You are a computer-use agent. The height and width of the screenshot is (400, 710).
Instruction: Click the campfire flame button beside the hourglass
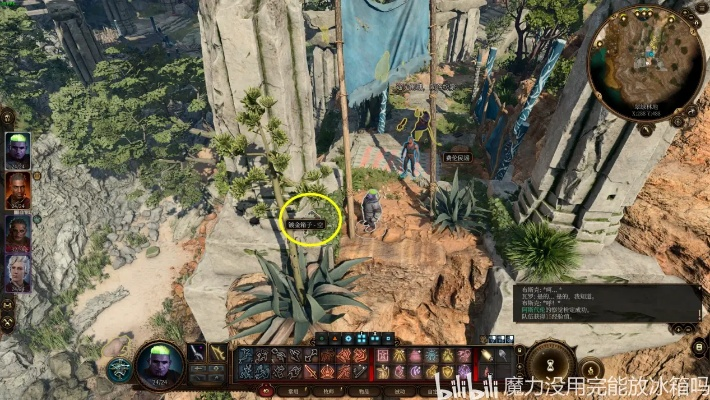591,369
